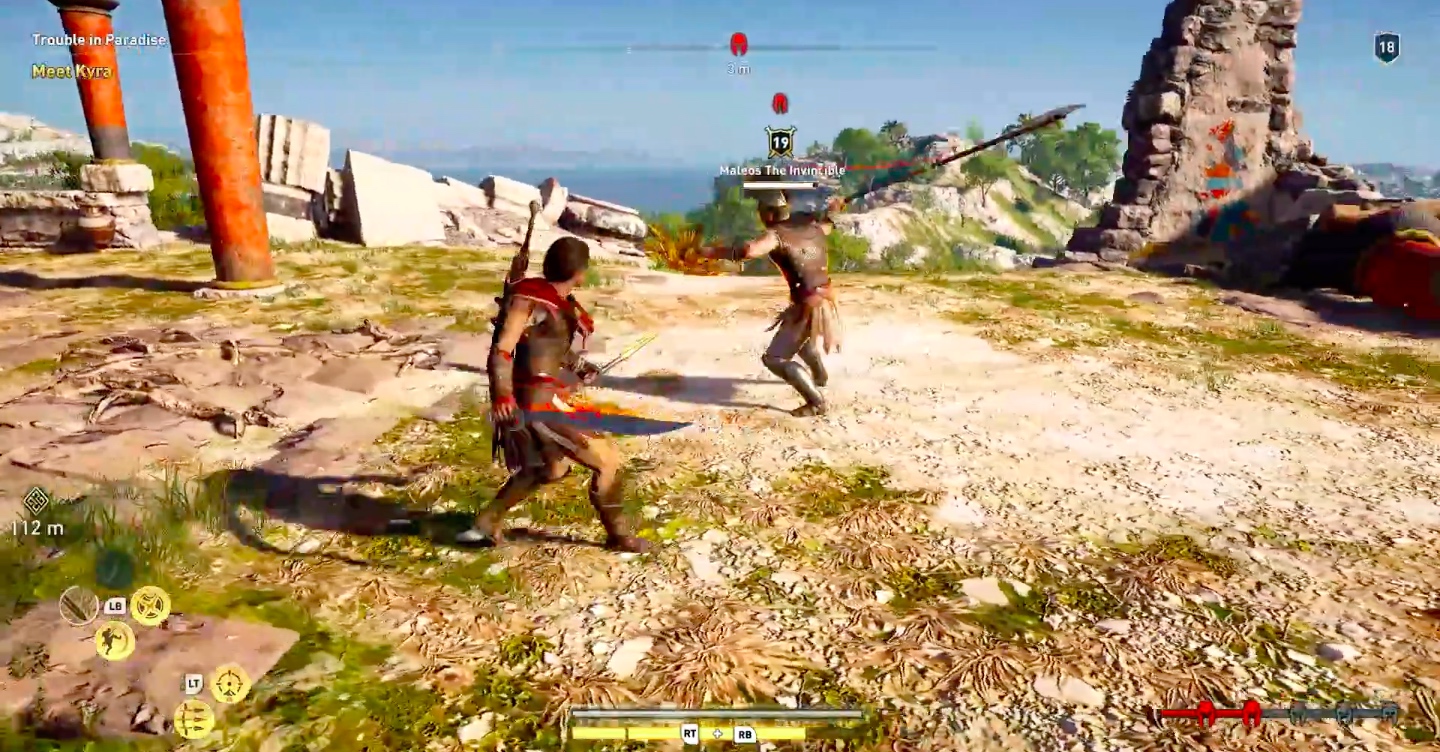This screenshot has width=1440, height=752.
Task: Activate the triple-arrow Multi-Shot ability
Action: 193,719
